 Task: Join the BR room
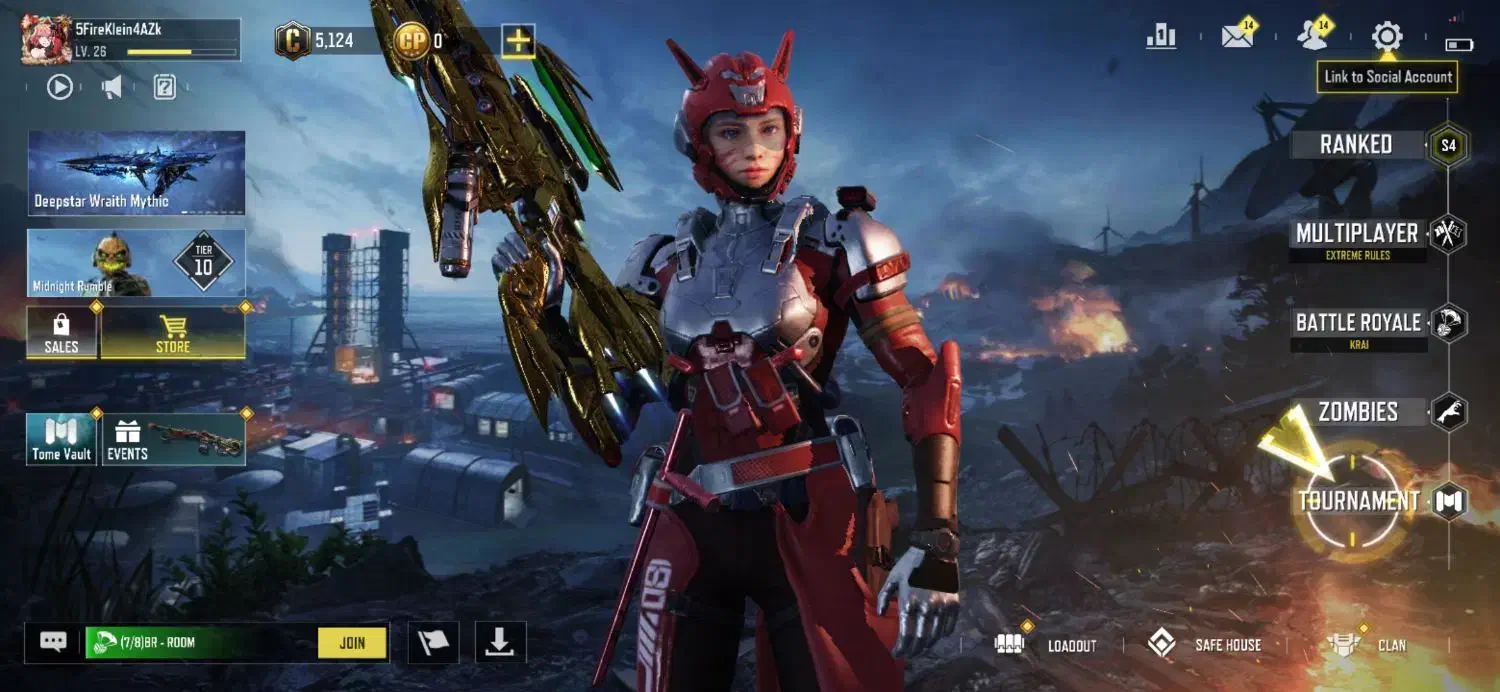tap(352, 643)
